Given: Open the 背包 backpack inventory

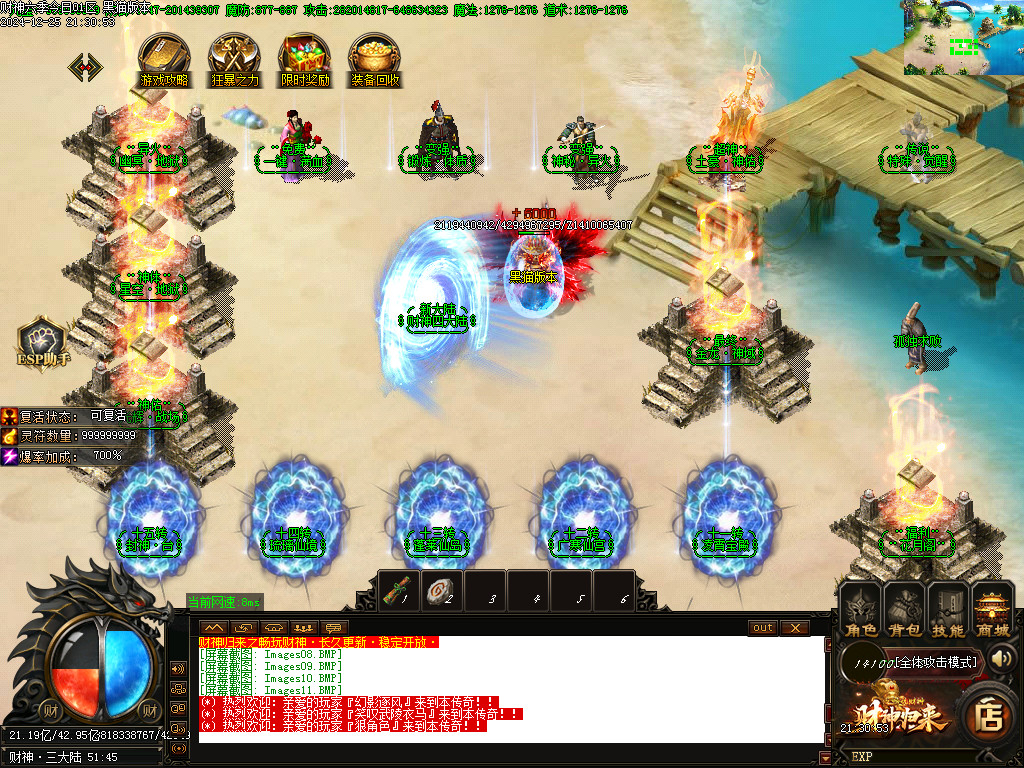Looking at the screenshot, I should tap(904, 609).
